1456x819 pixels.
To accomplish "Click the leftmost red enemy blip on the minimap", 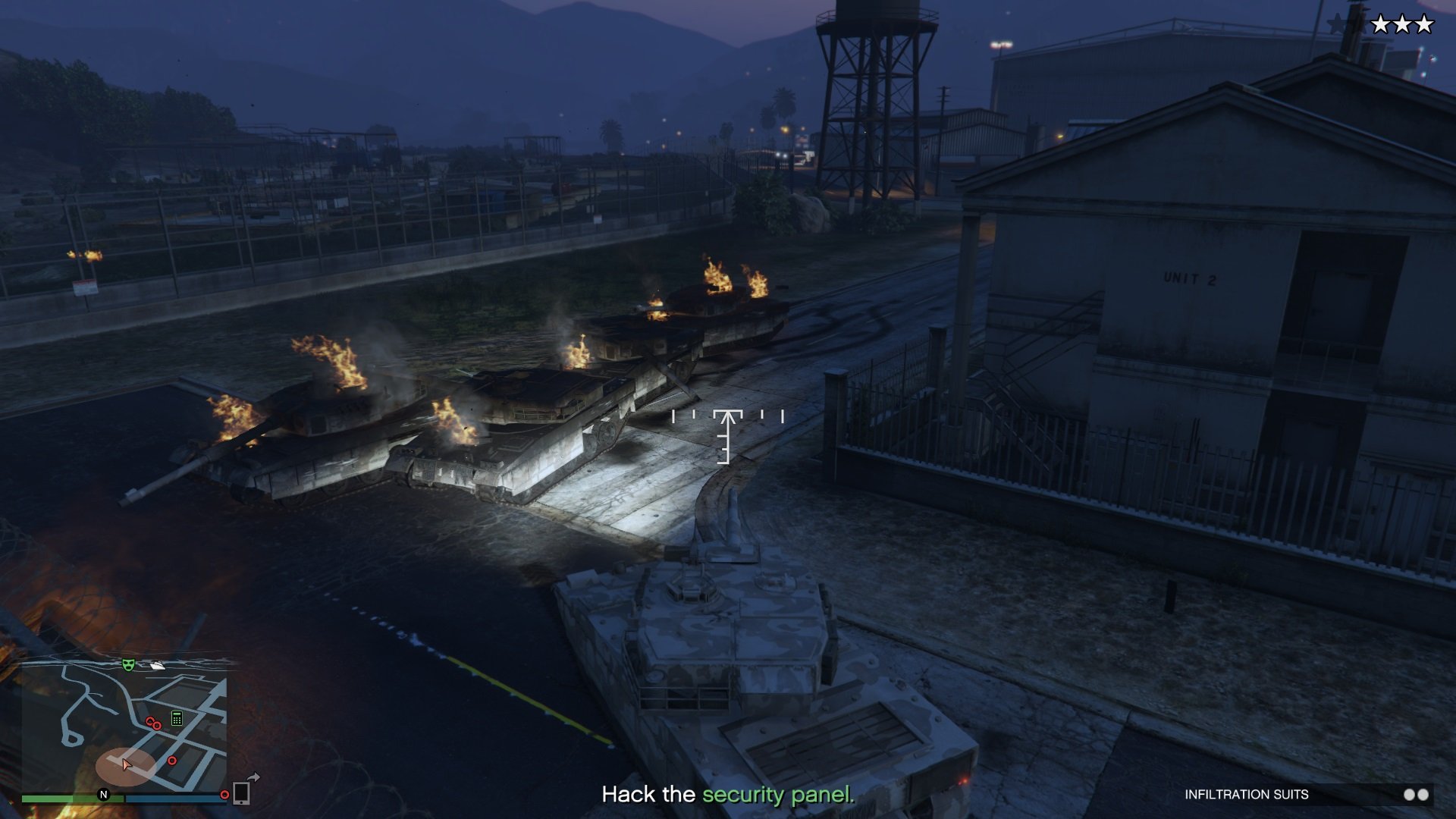I will [x=149, y=721].
